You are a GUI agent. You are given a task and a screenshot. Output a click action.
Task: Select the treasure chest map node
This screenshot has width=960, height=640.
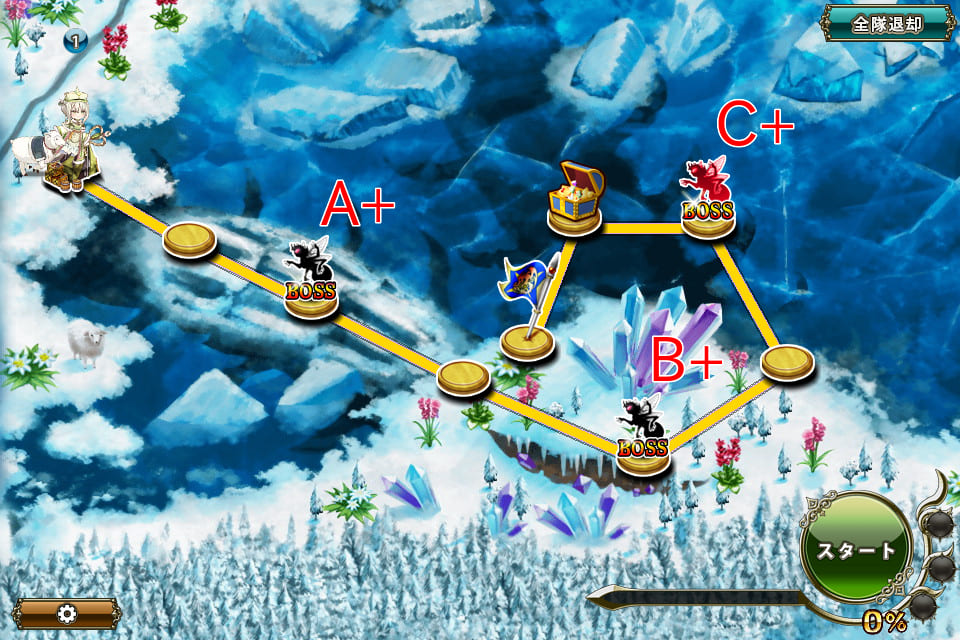coord(575,198)
